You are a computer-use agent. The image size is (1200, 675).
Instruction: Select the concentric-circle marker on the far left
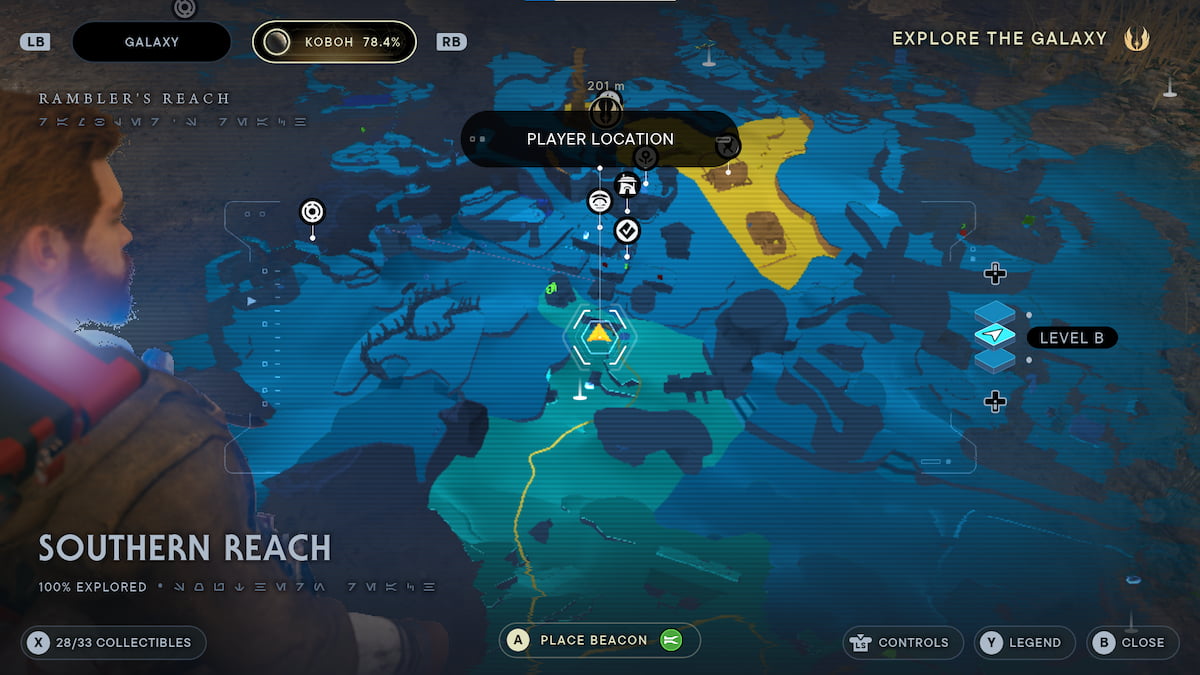point(312,211)
